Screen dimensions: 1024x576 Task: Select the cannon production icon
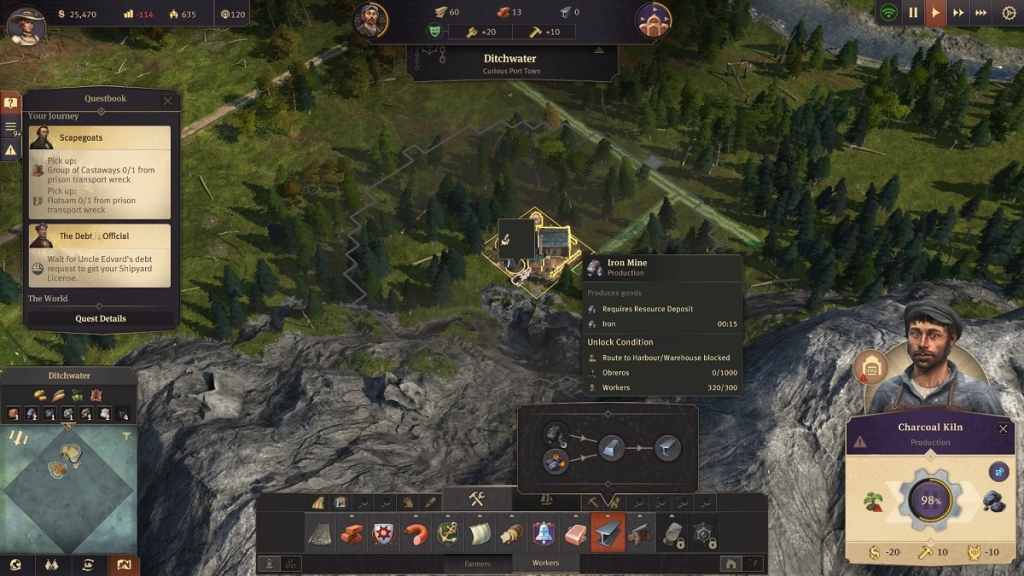(x=639, y=533)
